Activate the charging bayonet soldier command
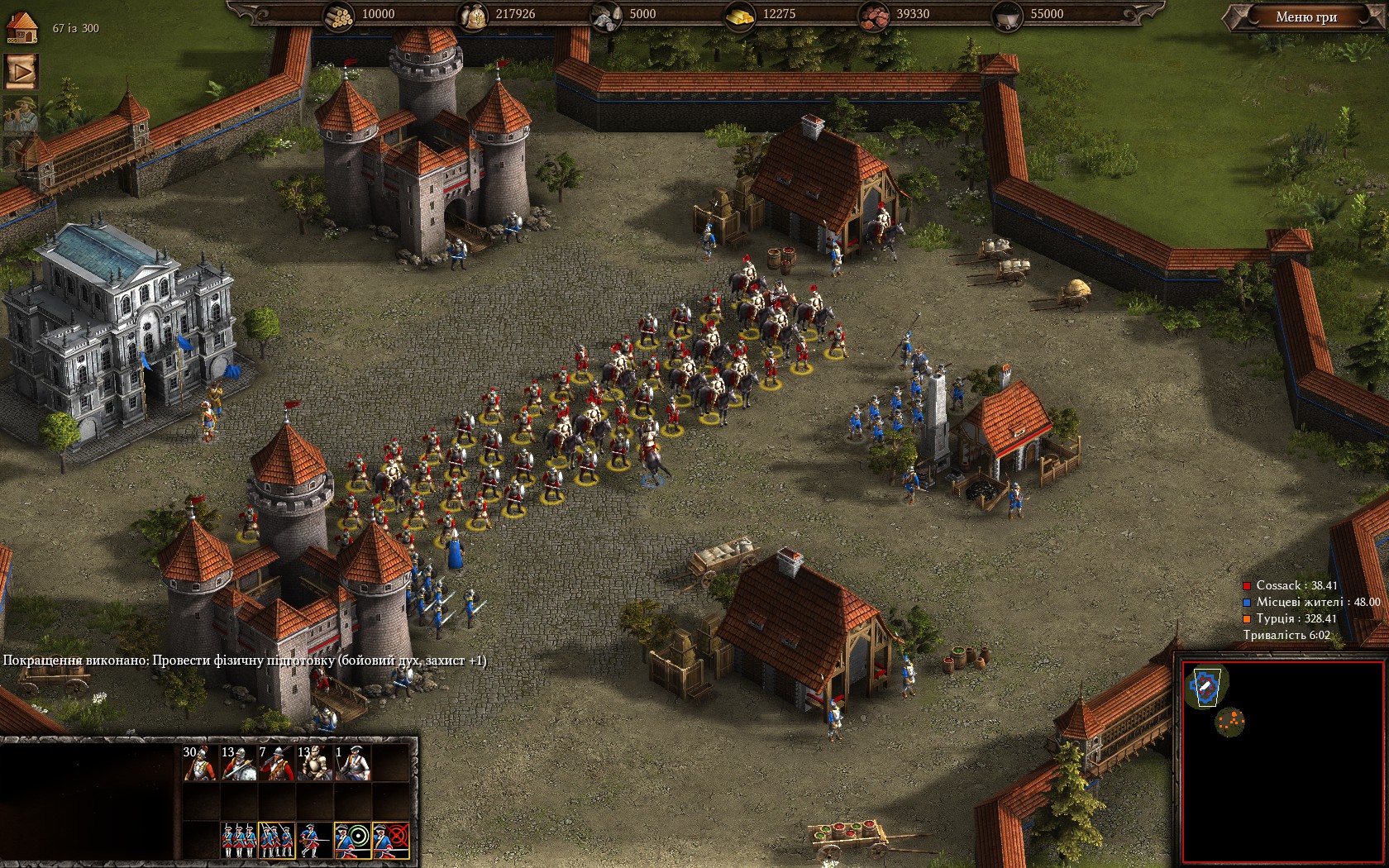The image size is (1389, 868). 314,840
